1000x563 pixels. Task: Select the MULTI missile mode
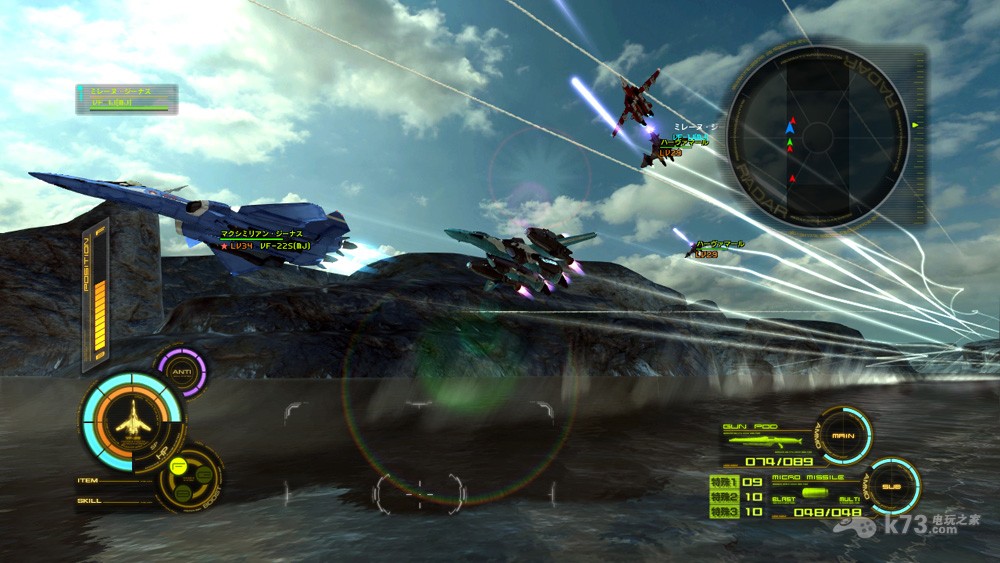[849, 499]
